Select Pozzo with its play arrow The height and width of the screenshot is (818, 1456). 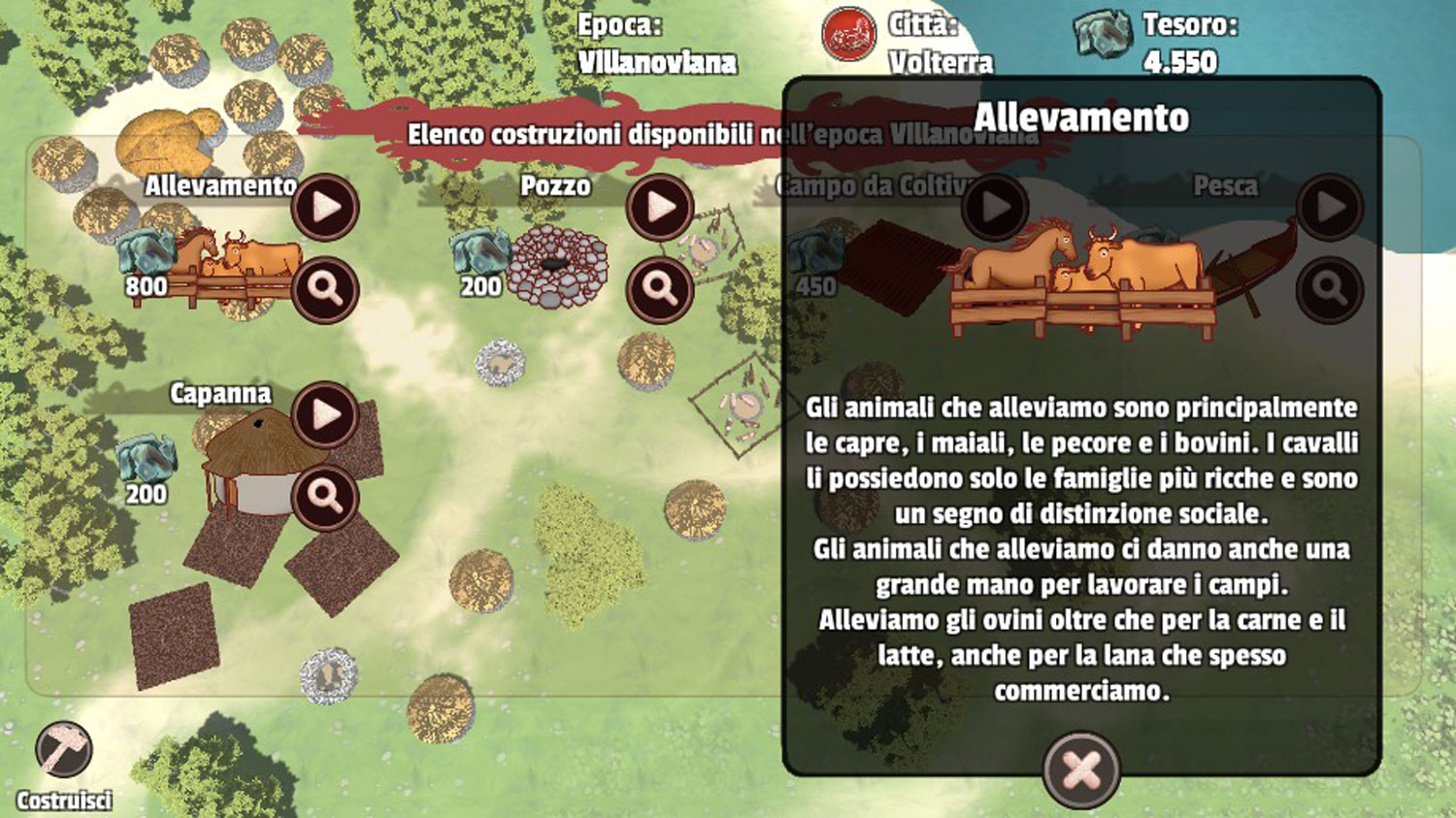pyautogui.click(x=660, y=208)
